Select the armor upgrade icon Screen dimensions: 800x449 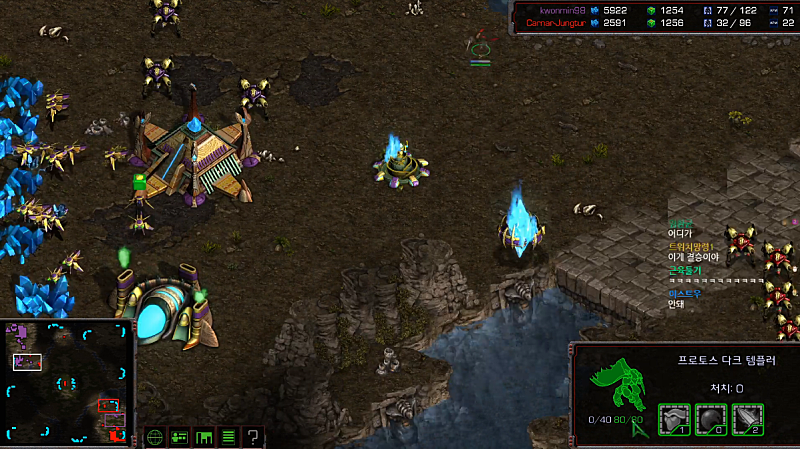(x=674, y=419)
